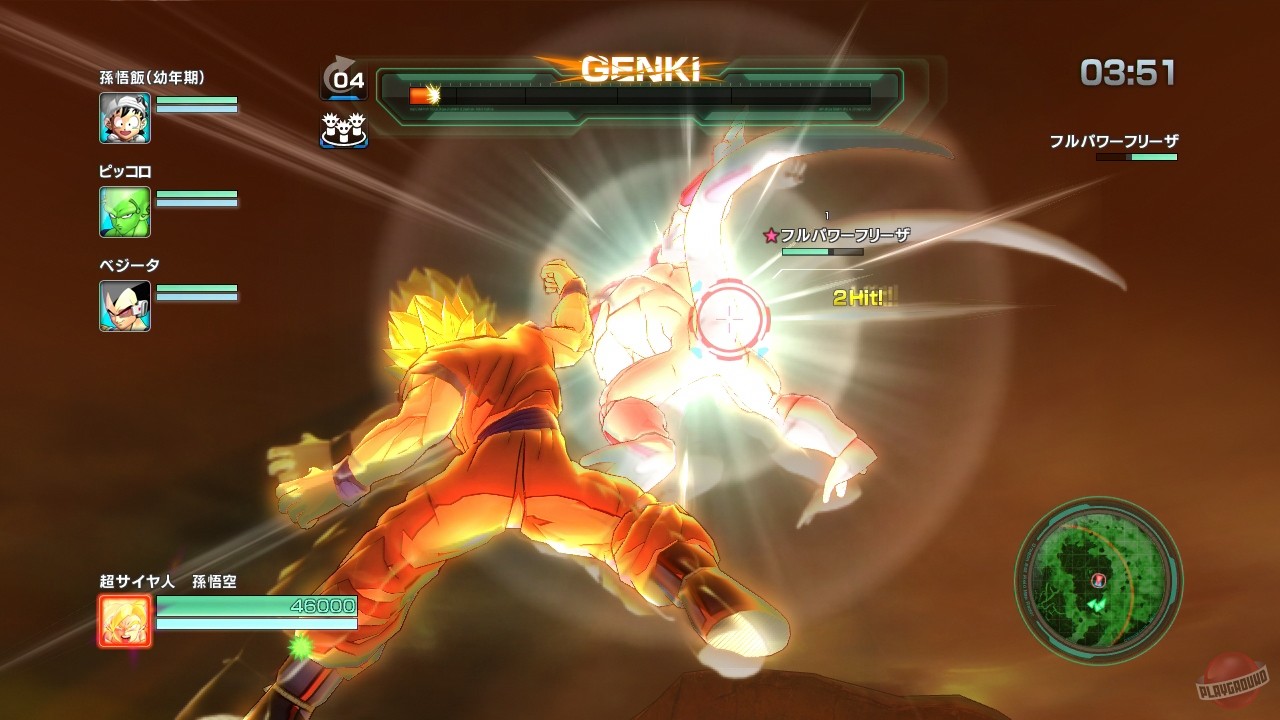Screen dimensions: 1280x720
Task: Toggle Gohan's health bar display
Action: pos(197,102)
